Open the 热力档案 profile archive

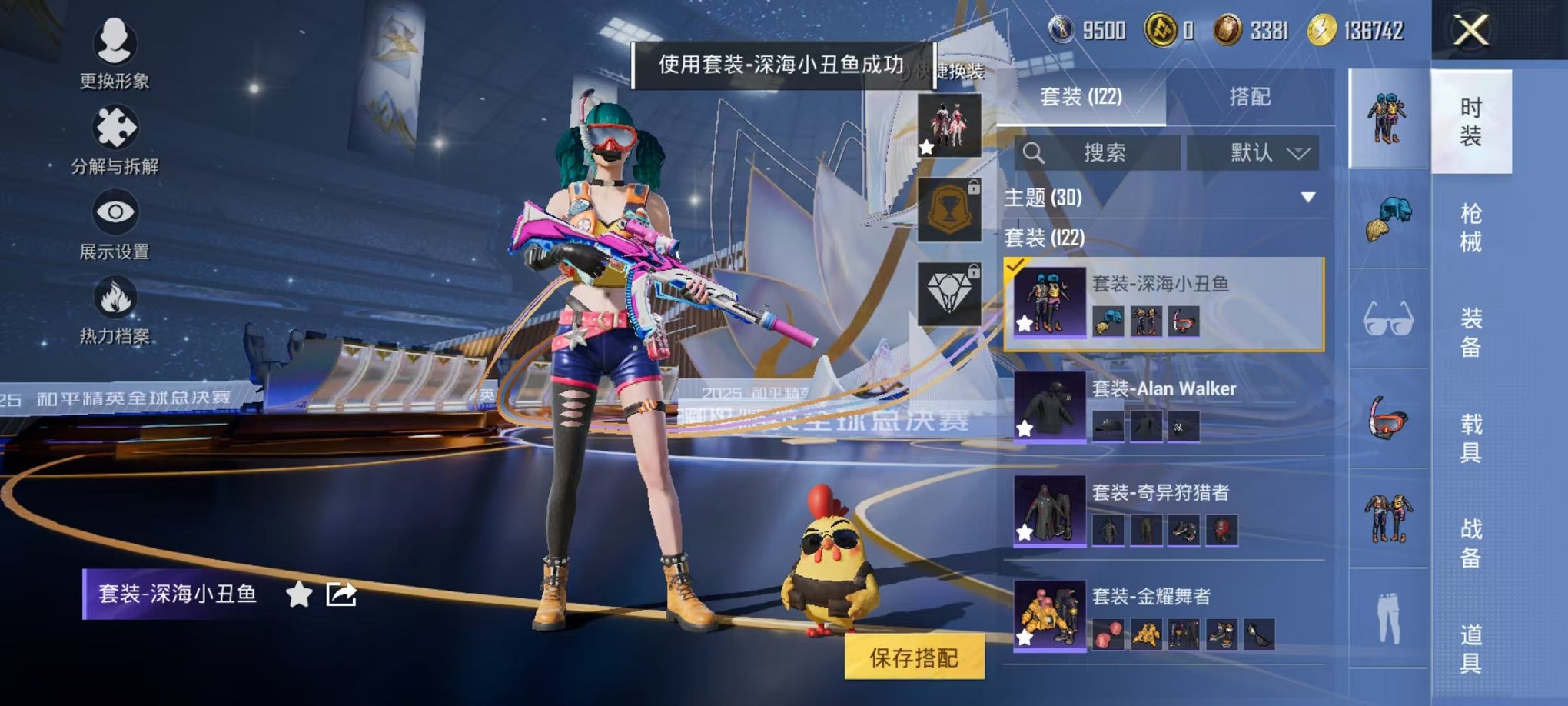pyautogui.click(x=115, y=308)
